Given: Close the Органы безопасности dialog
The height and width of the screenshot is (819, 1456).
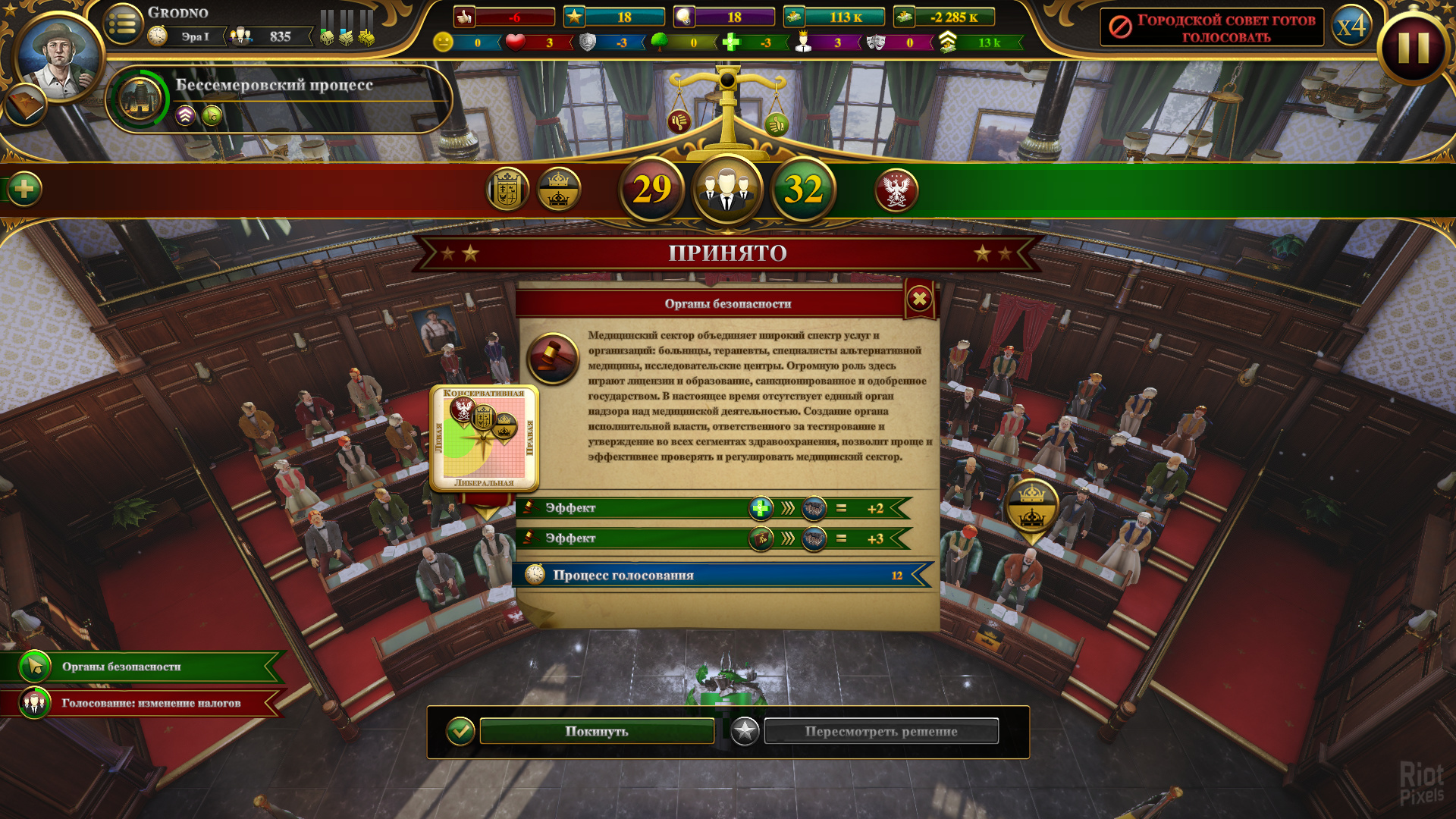Looking at the screenshot, I should click(919, 299).
